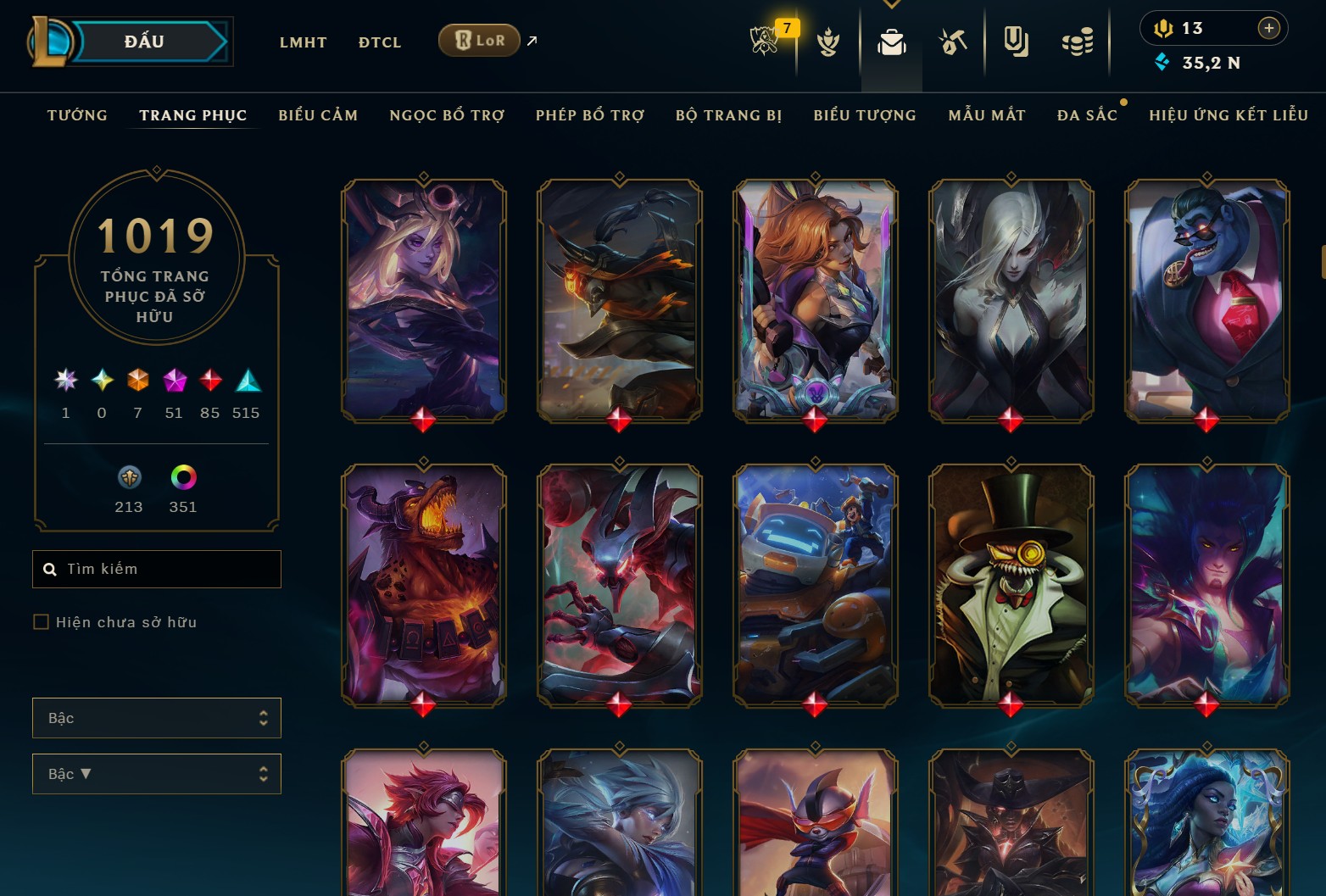Select the BIỂU CẢM emotes tab
Viewport: 1326px width, 896px height.
(x=318, y=115)
